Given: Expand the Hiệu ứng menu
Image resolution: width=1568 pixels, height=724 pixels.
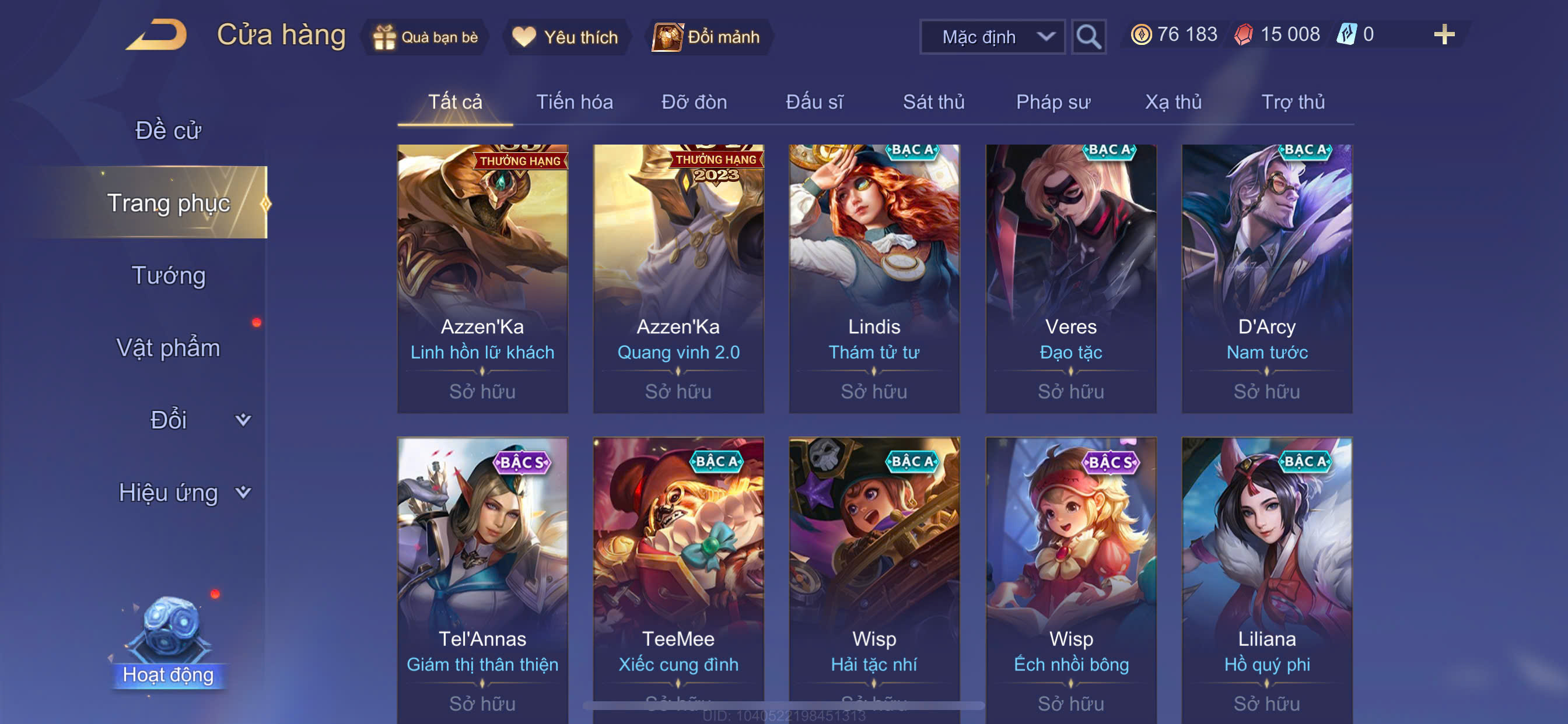Looking at the screenshot, I should tap(183, 492).
